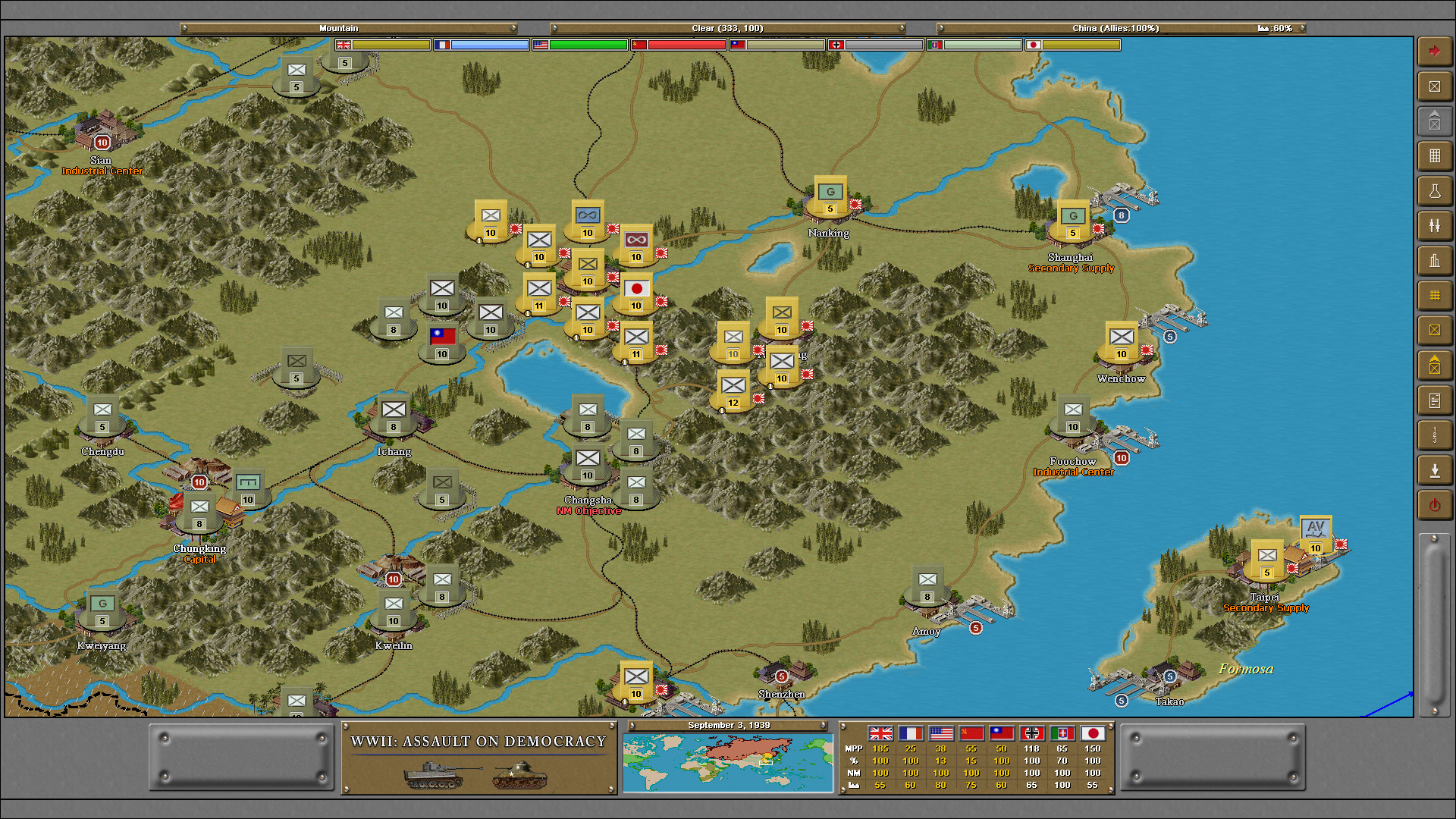The height and width of the screenshot is (819, 1456).
Task: Toggle the yellow hex grid overlay icon
Action: click(1435, 296)
